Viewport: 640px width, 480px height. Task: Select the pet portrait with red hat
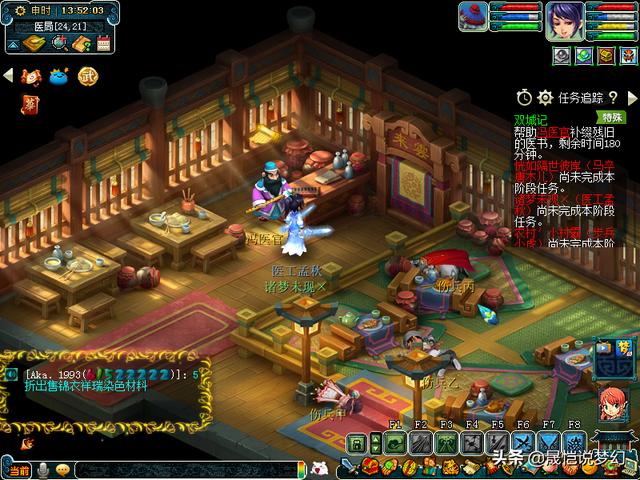pyautogui.click(x=473, y=18)
